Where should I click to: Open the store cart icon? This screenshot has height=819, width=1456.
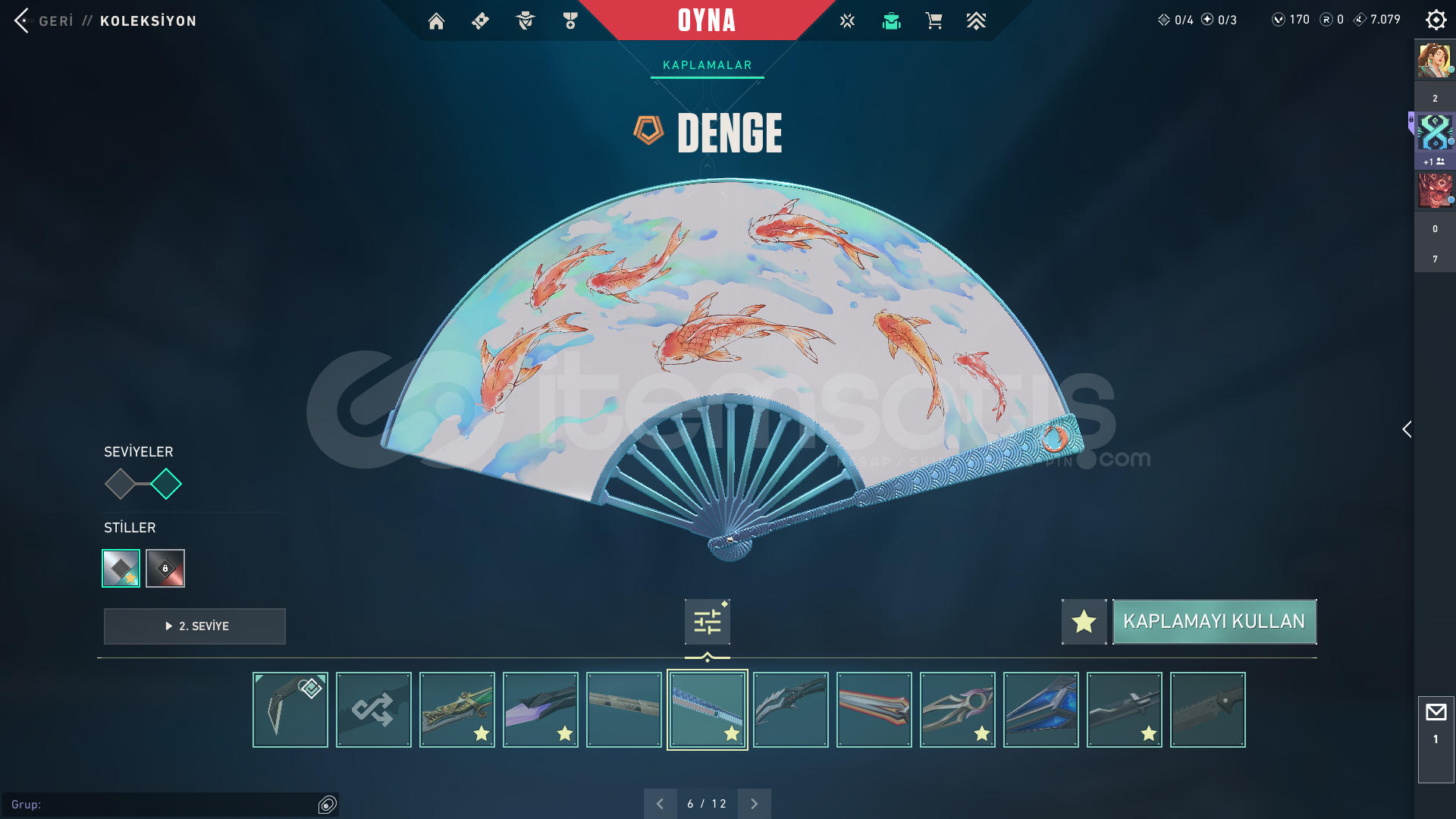tap(934, 21)
